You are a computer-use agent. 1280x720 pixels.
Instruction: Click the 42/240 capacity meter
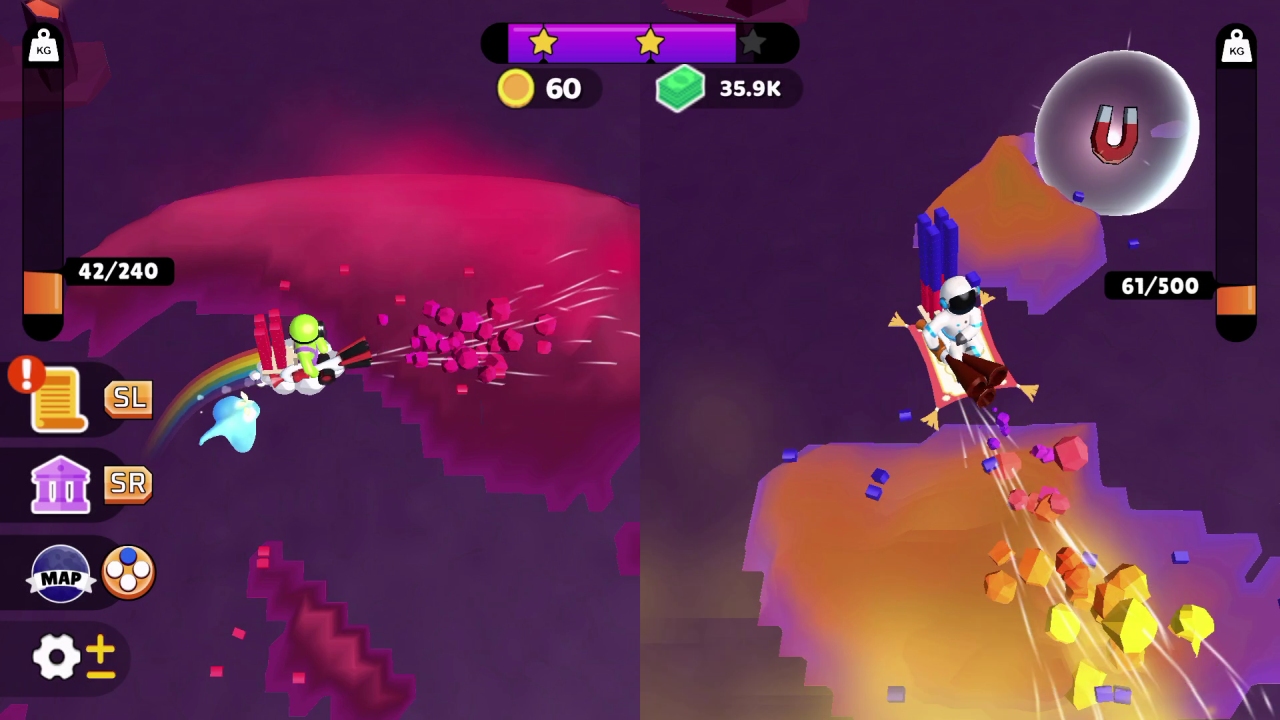point(119,271)
